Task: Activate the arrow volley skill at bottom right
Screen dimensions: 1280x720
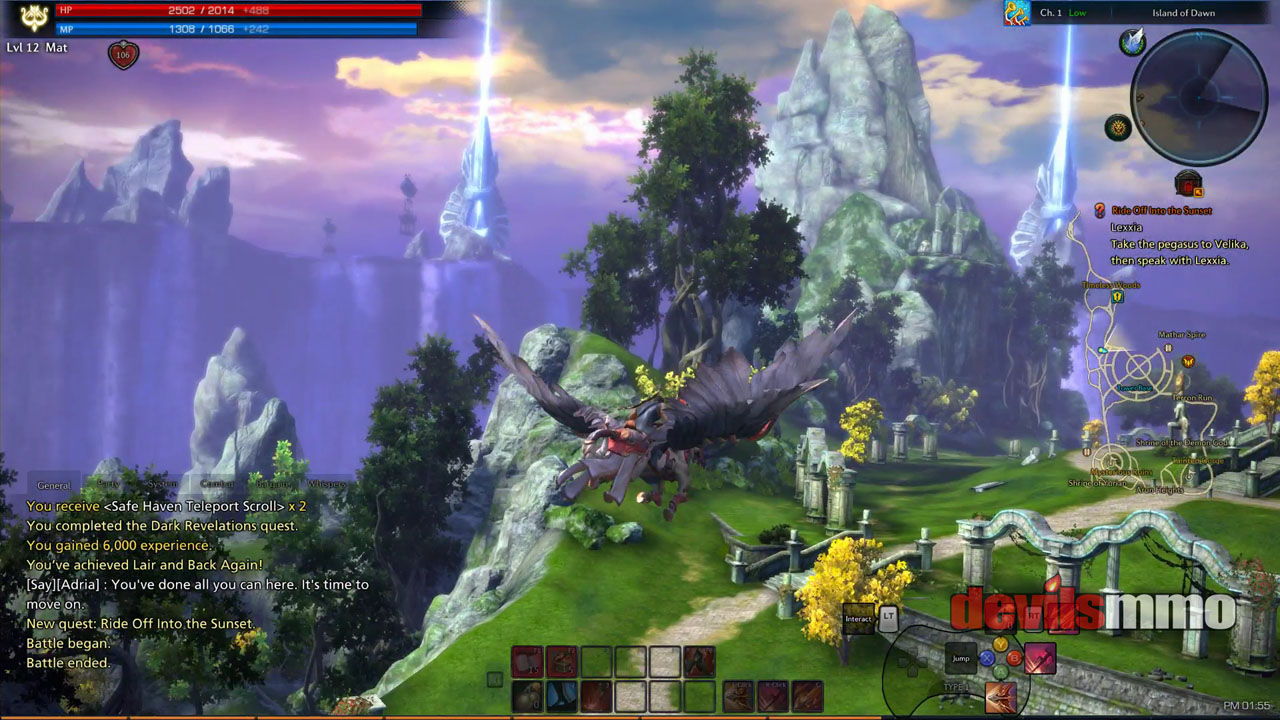Action: 1000,697
